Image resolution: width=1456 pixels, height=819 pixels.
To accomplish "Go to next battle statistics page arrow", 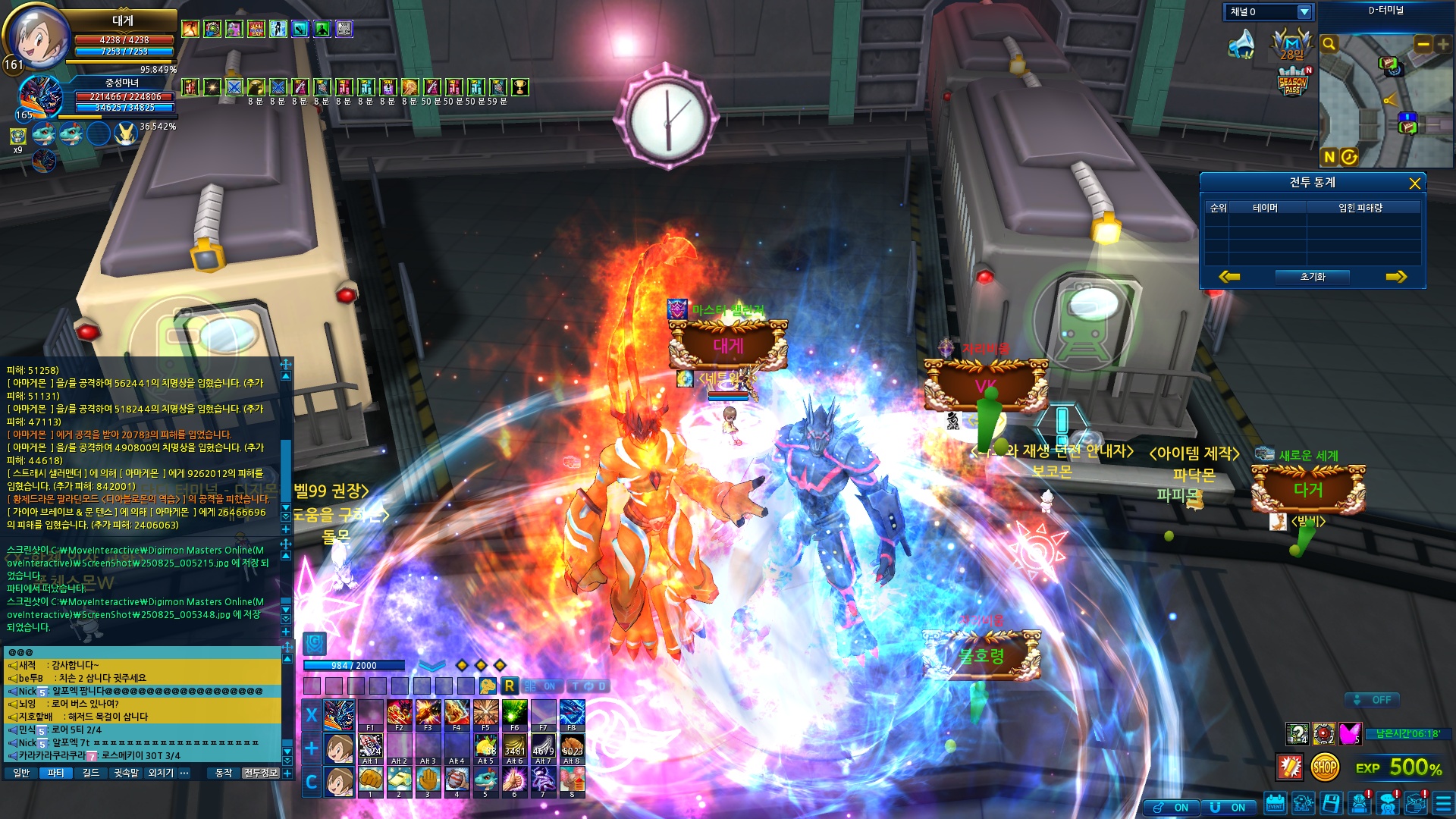I will pyautogui.click(x=1395, y=277).
